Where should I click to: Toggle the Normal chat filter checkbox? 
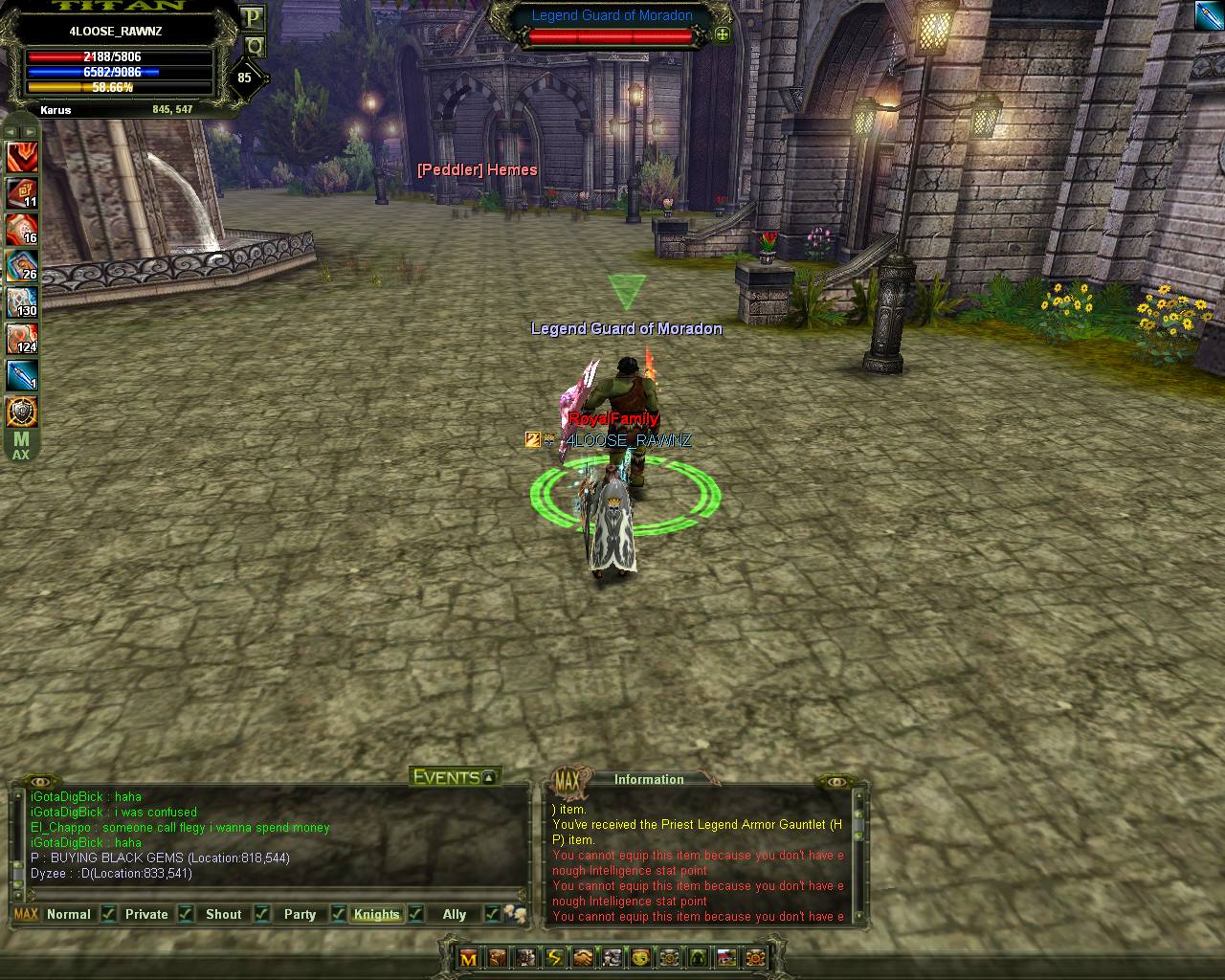pyautogui.click(x=109, y=914)
